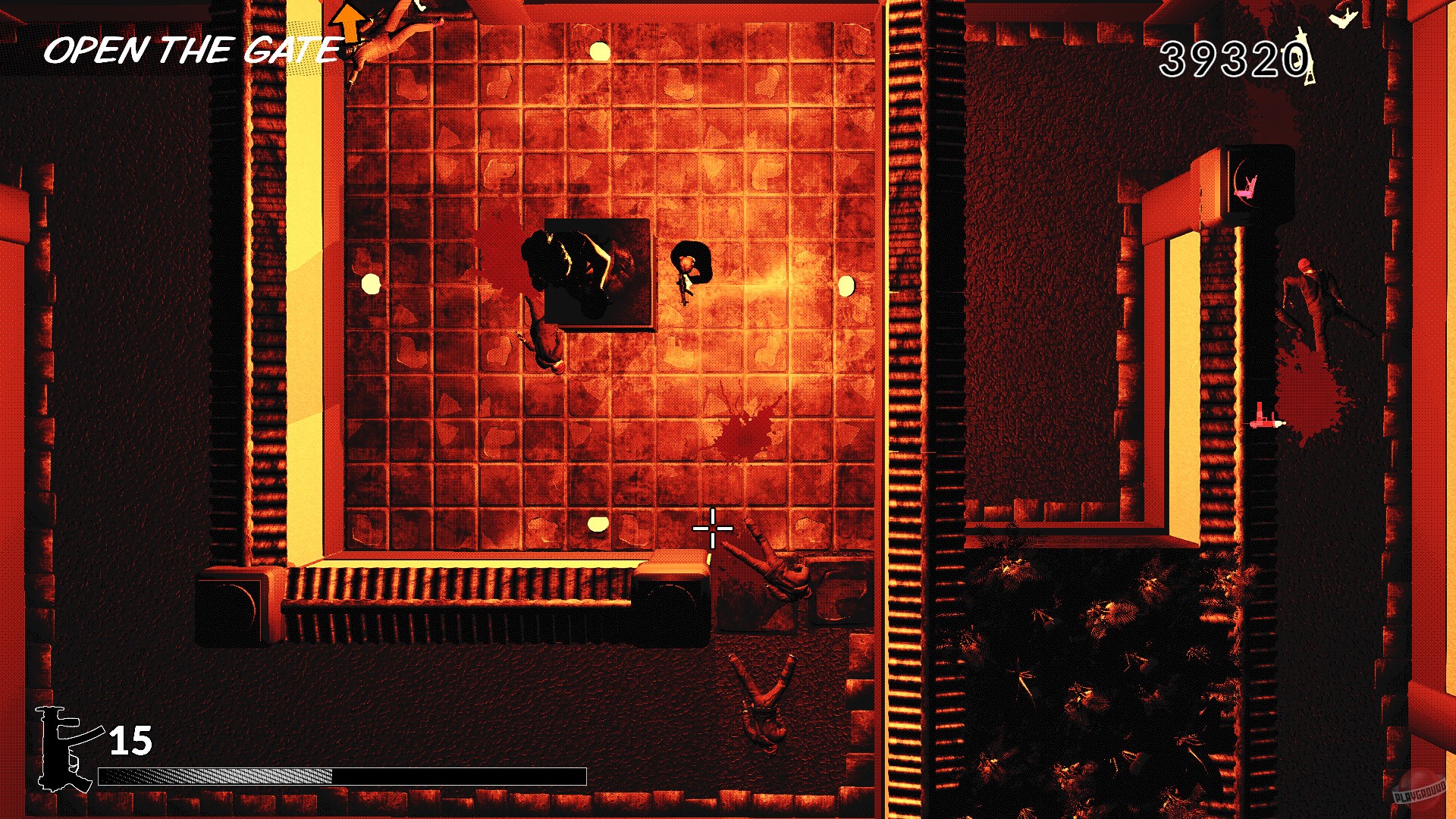
Task: Expand the ammo count label reading 15
Action: 129,739
